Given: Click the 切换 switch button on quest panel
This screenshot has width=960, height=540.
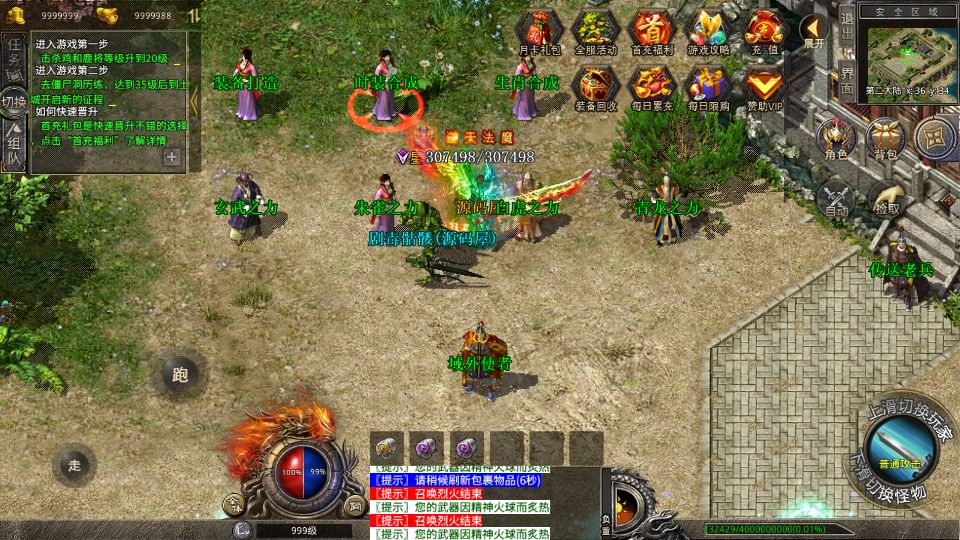Looking at the screenshot, I should pos(14,101).
